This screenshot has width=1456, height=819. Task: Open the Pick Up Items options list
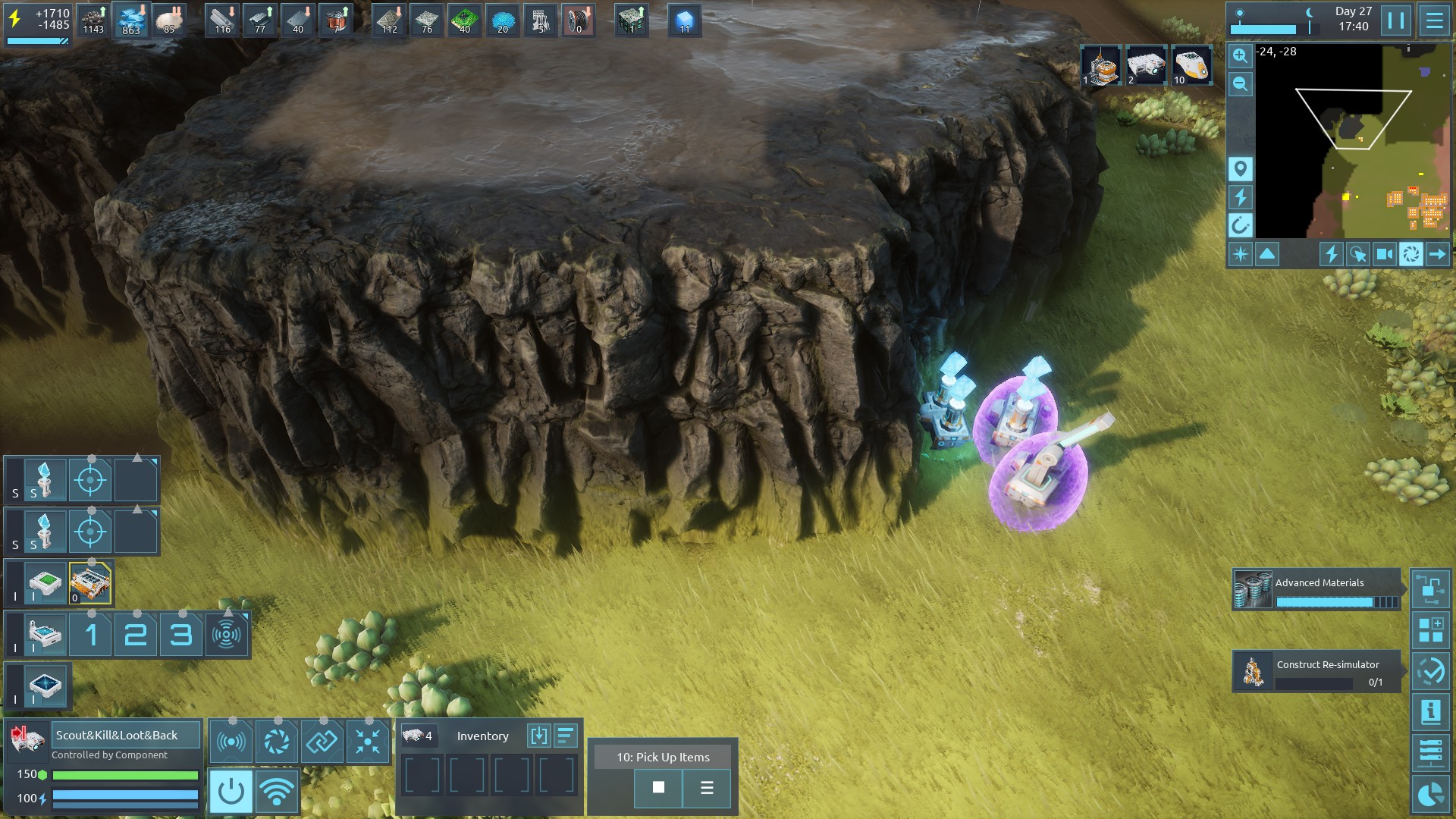tap(707, 788)
